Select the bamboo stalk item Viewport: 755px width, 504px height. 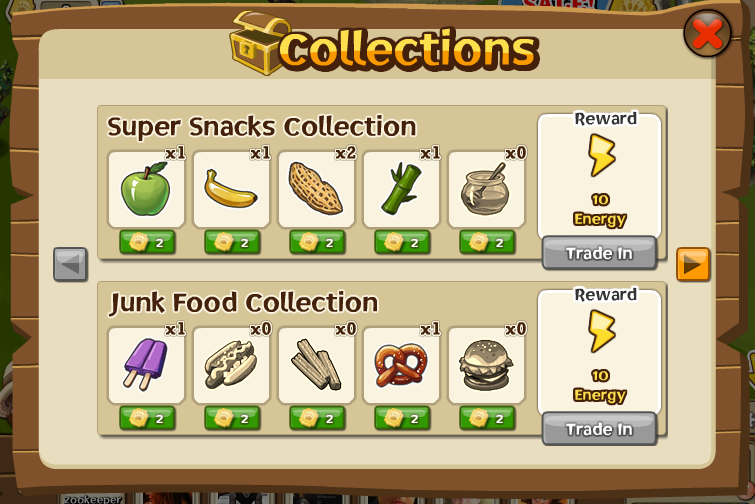[x=401, y=189]
